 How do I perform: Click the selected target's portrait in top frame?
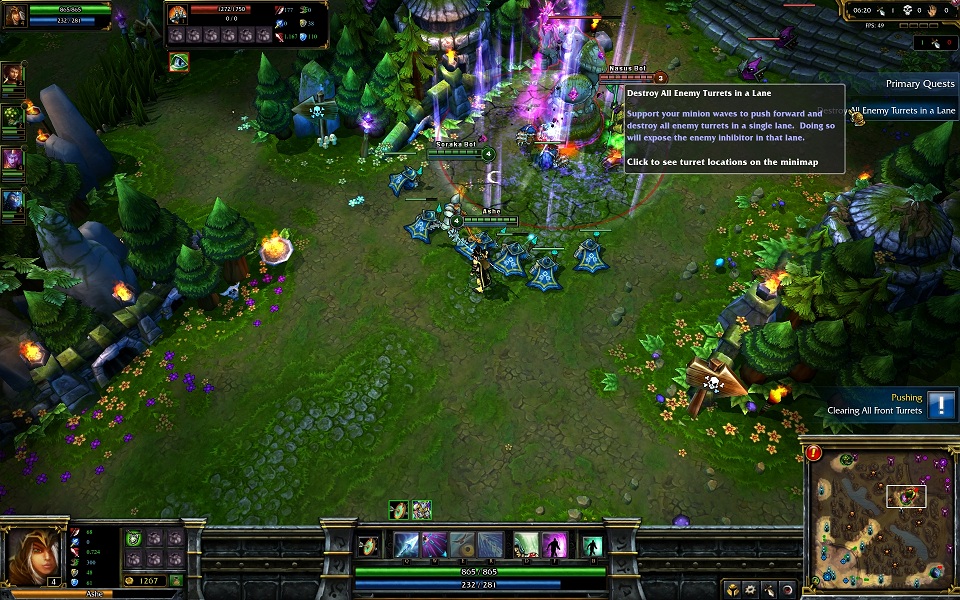pos(179,13)
